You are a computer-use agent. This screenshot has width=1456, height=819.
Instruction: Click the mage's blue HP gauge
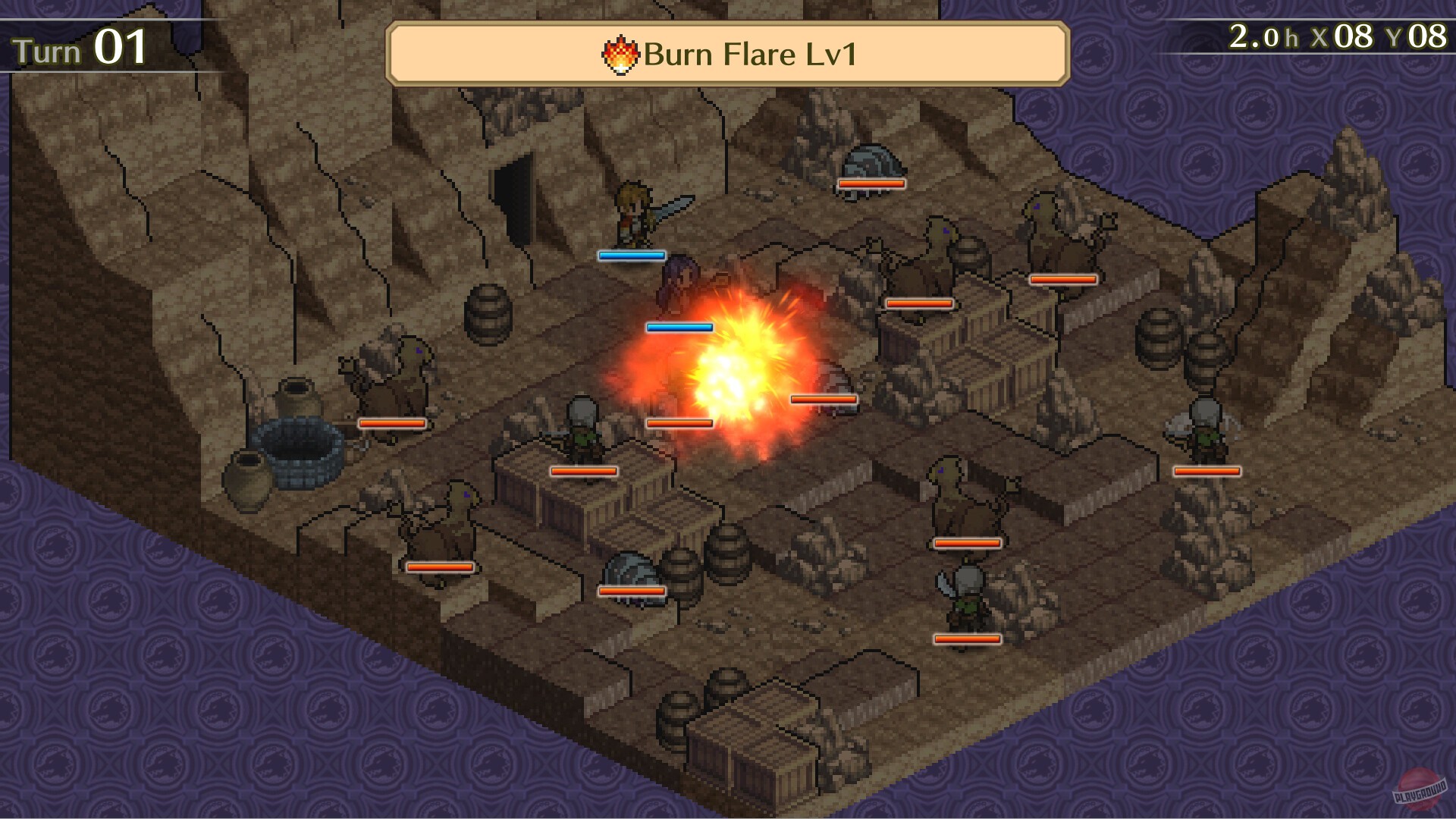[x=679, y=326]
